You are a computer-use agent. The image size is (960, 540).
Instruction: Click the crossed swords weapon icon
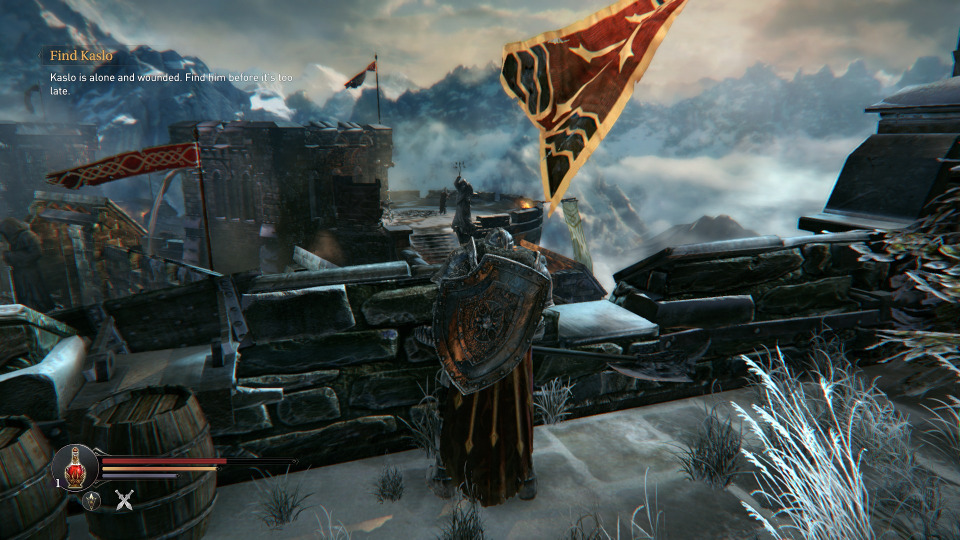[x=124, y=501]
